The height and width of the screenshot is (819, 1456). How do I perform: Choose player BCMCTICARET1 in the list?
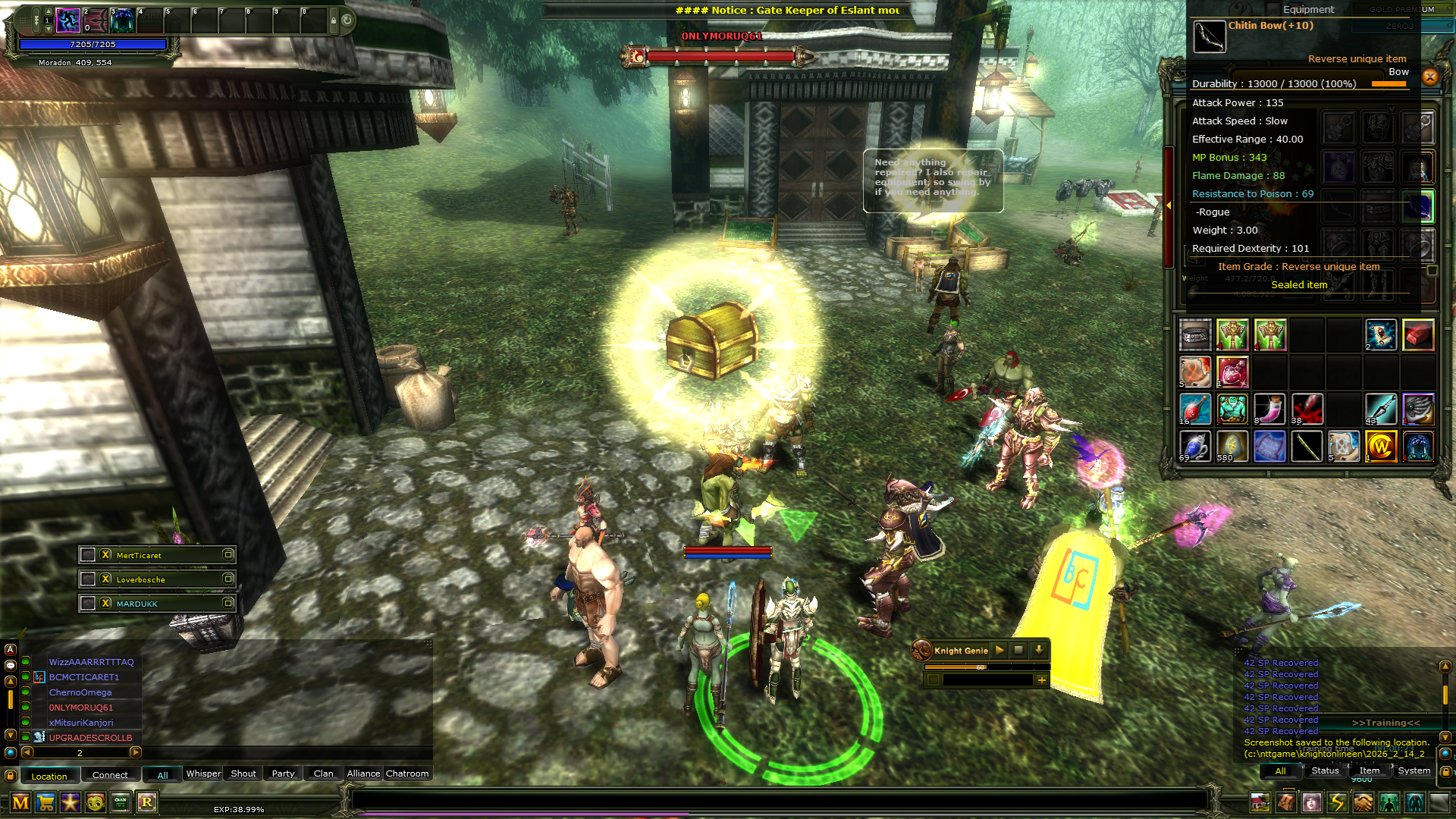coord(84,677)
